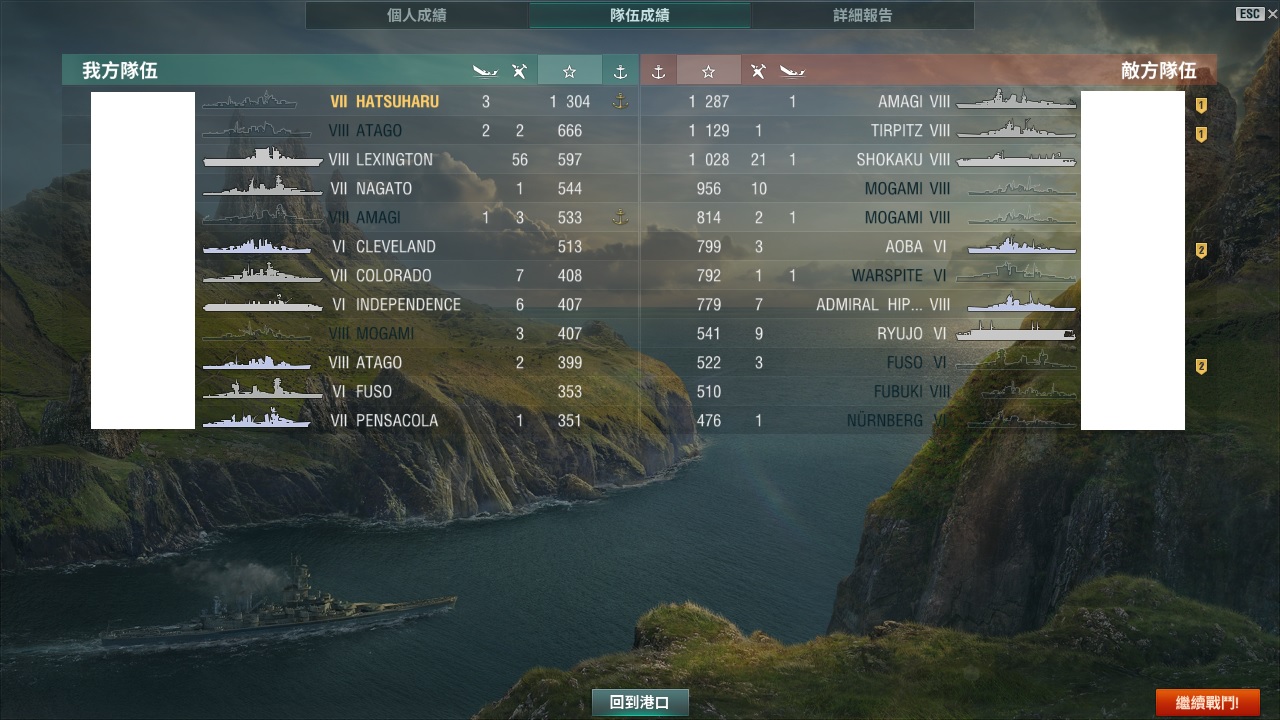Select the enemy NÜRNBERG row
1280x720 pixels.
884,421
